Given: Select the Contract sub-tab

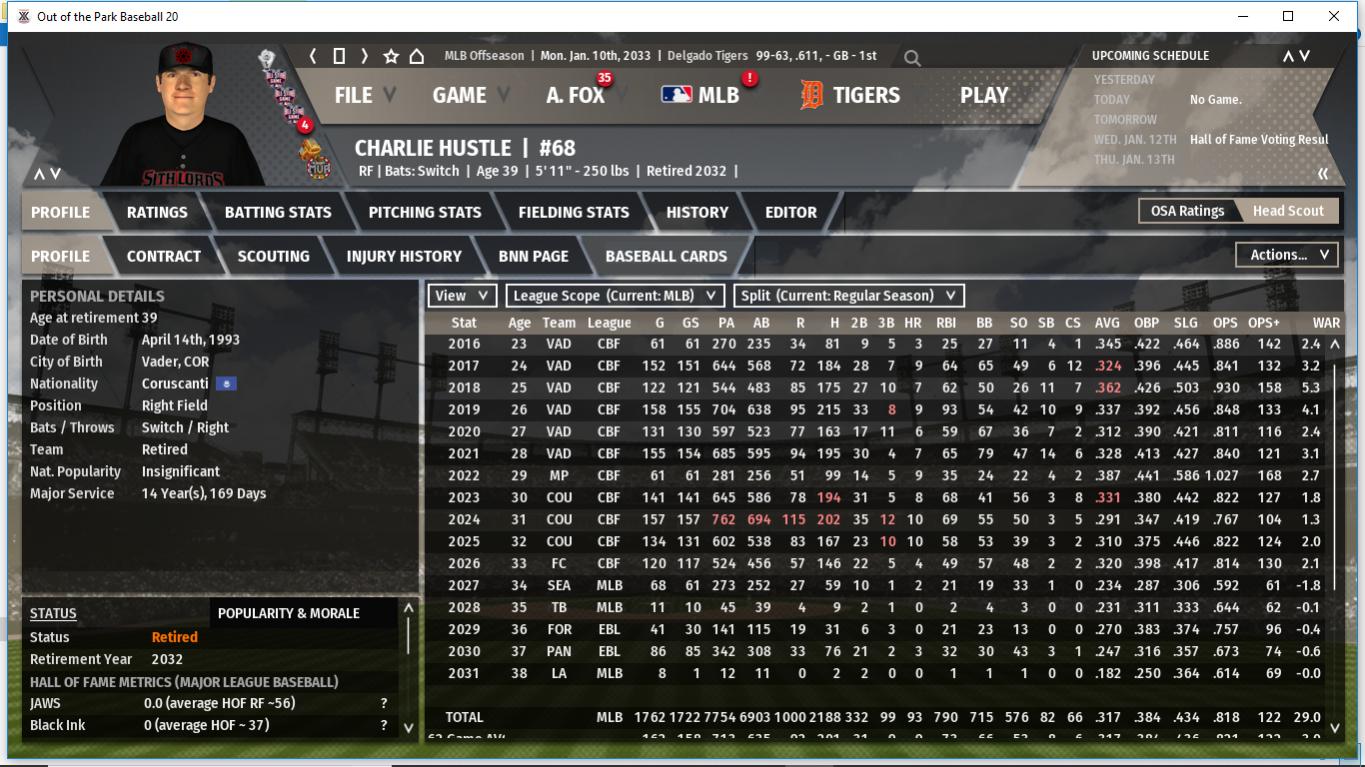Looking at the screenshot, I should coord(164,256).
